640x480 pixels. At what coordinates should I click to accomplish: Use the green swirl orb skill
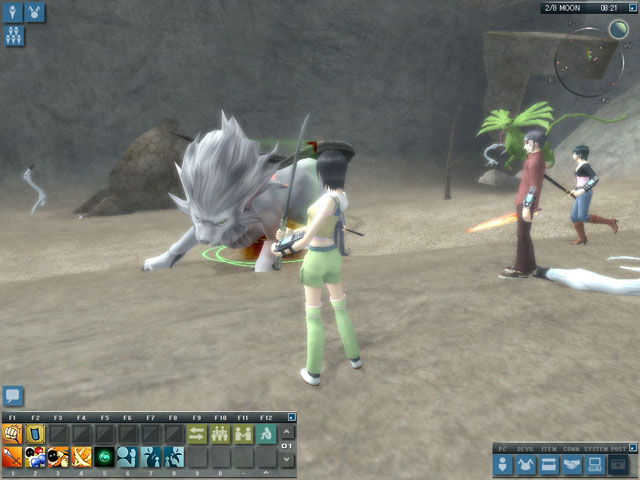click(104, 457)
